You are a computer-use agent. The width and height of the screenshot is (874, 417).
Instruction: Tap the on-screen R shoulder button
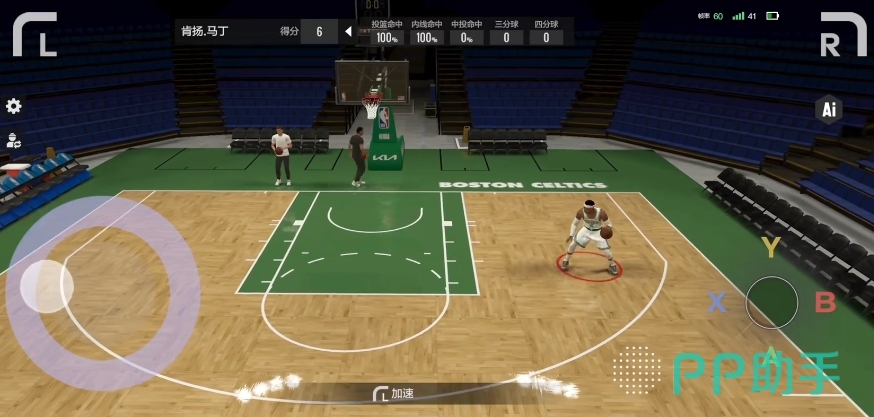[842, 33]
